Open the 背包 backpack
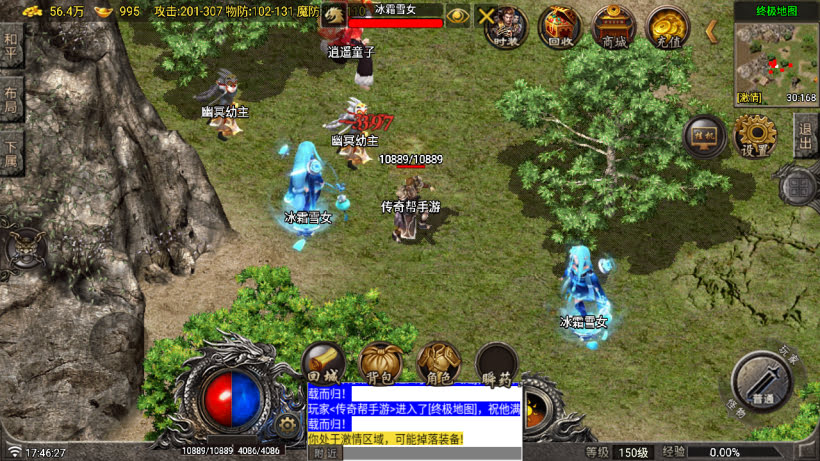 [381, 364]
